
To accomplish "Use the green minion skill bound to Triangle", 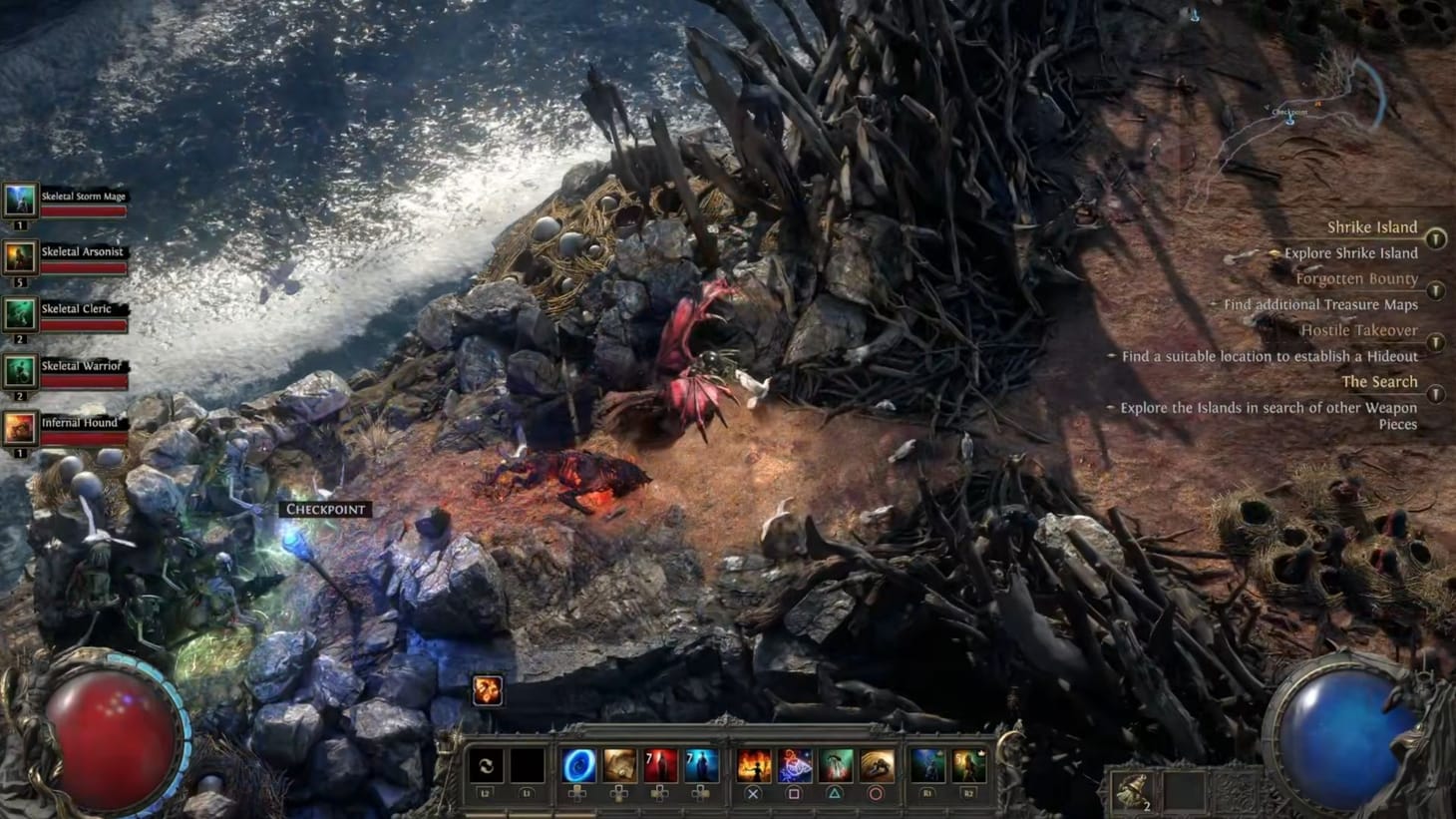I will [835, 764].
